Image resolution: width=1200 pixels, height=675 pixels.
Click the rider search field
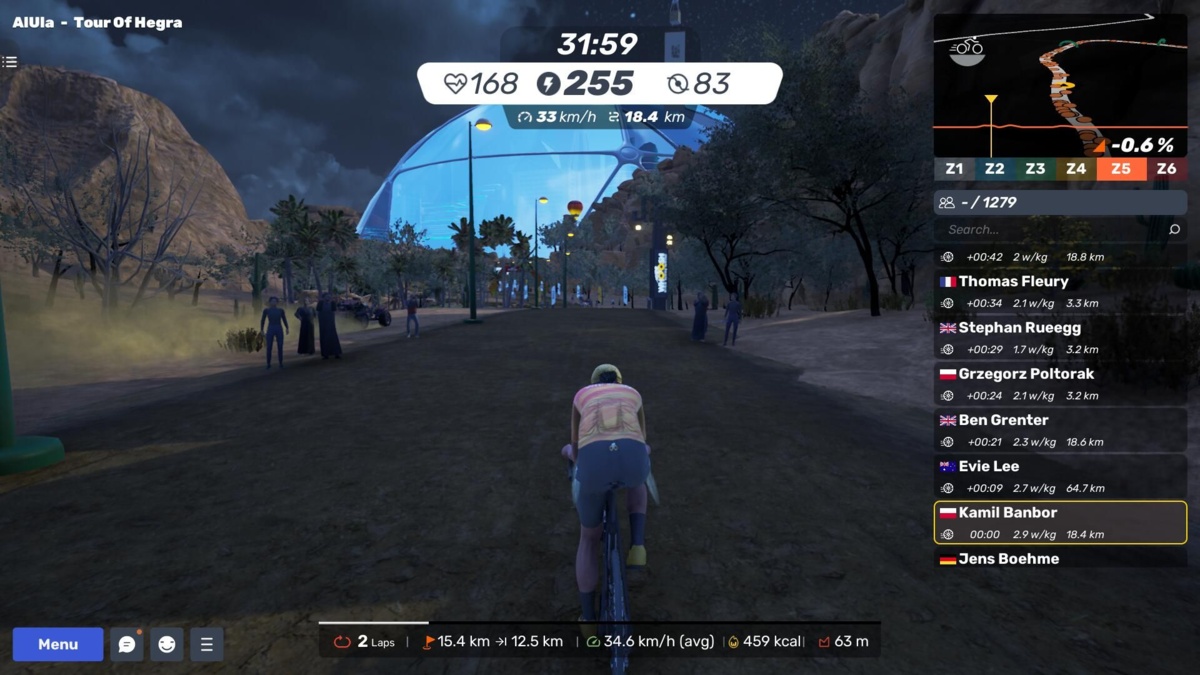1050,229
